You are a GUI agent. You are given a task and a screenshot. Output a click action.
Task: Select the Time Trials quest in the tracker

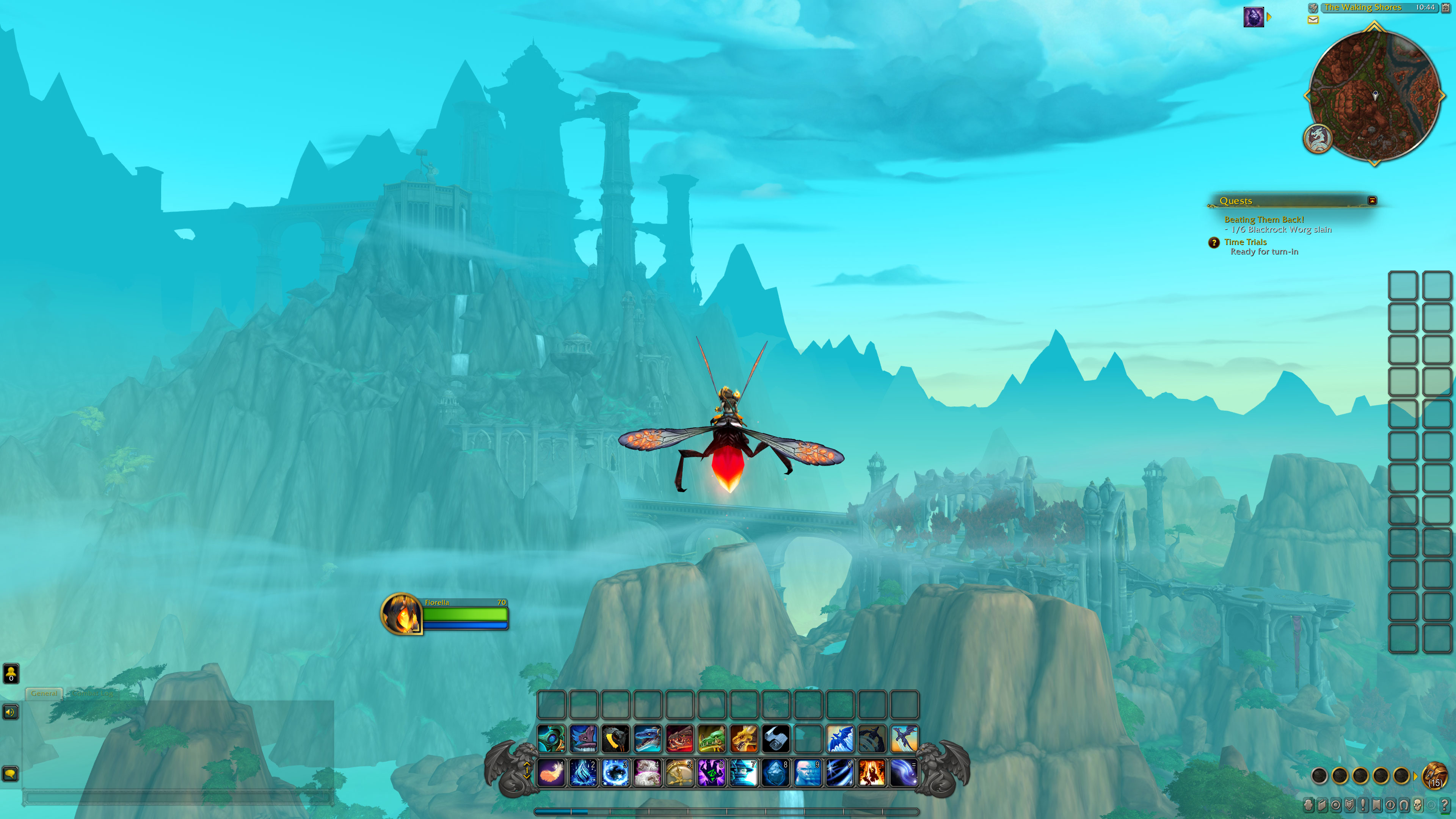tap(1245, 242)
